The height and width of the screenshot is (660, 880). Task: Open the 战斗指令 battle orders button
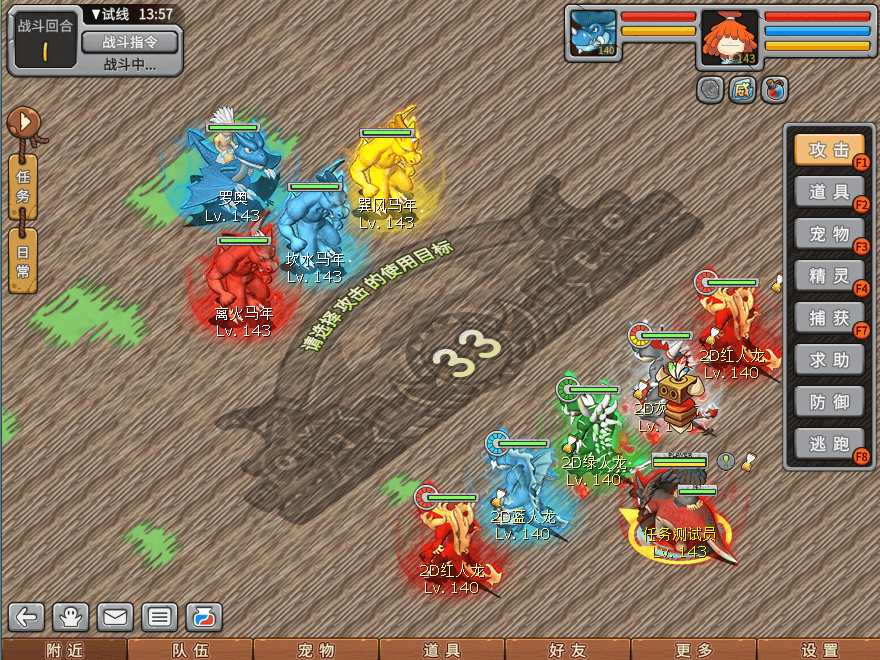pyautogui.click(x=129, y=42)
